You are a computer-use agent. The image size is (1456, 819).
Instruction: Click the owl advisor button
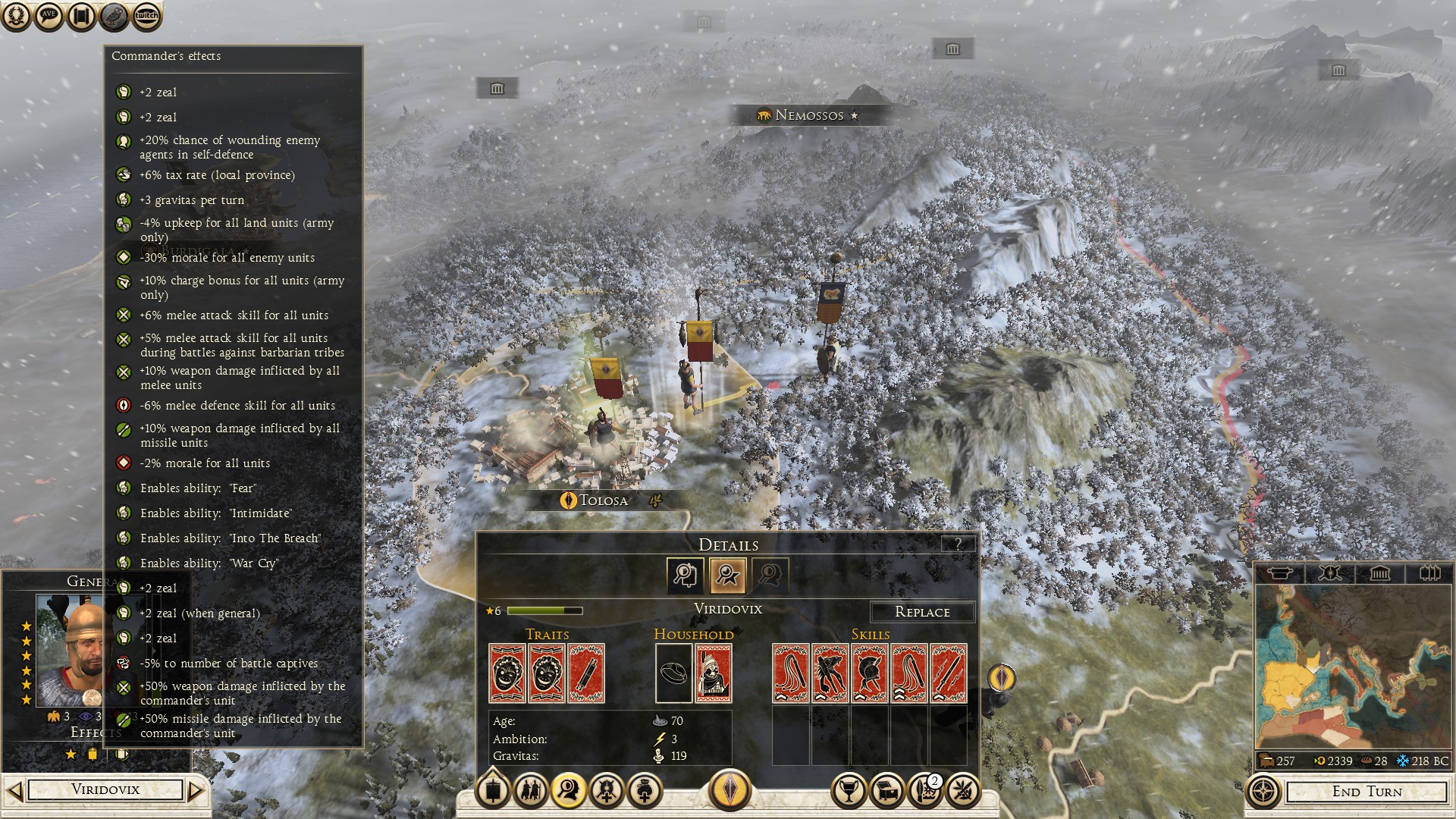coord(114,16)
